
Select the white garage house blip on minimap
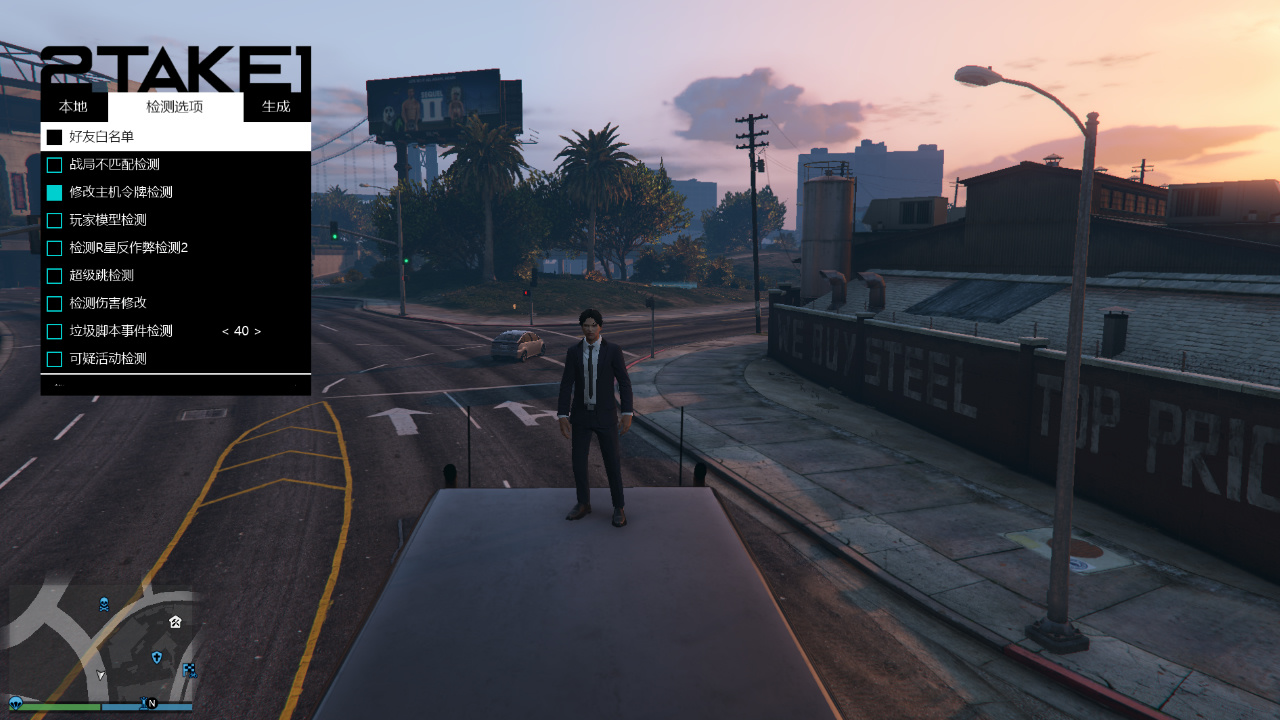(175, 622)
